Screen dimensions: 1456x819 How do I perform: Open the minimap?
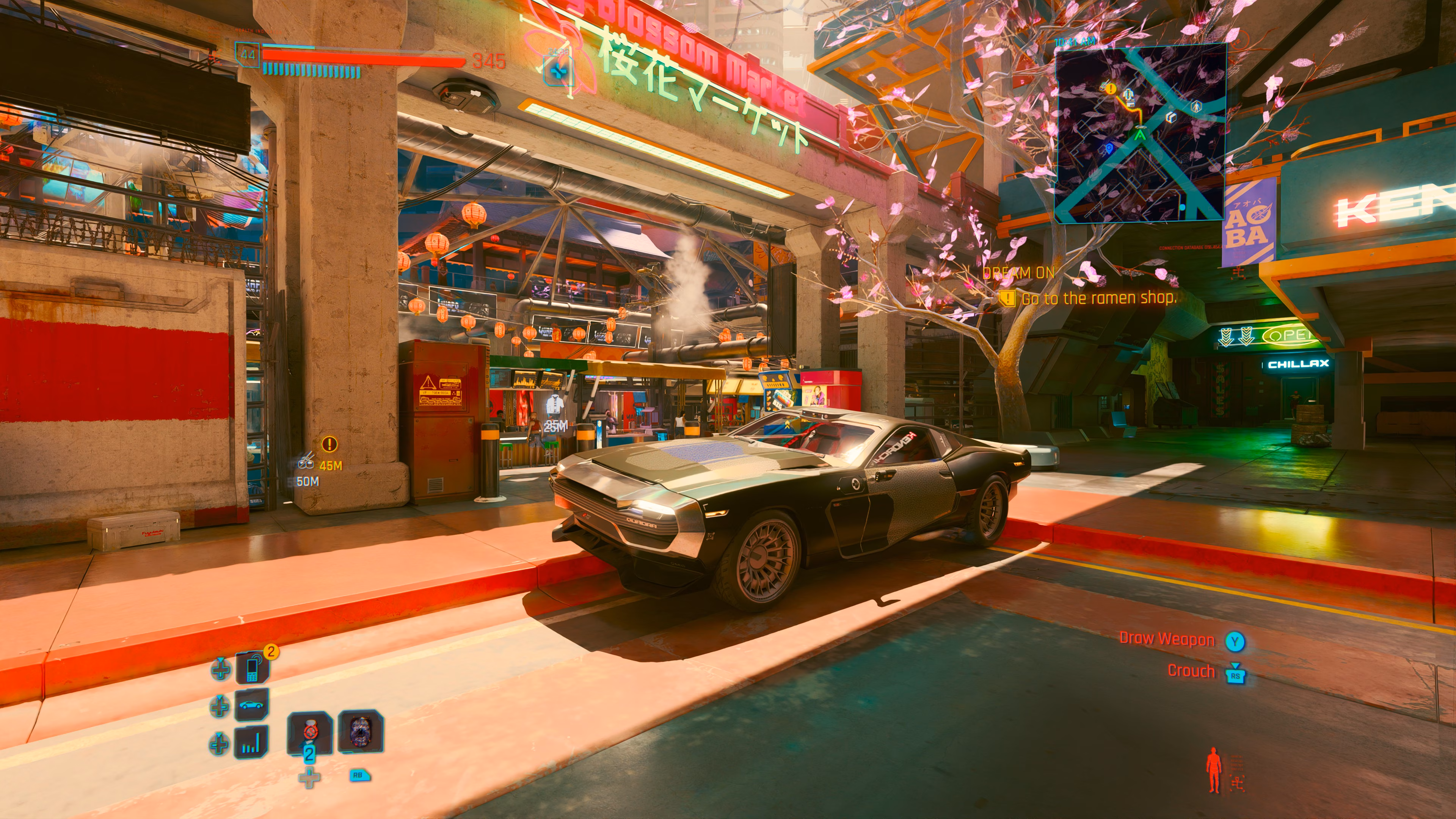tap(1140, 133)
